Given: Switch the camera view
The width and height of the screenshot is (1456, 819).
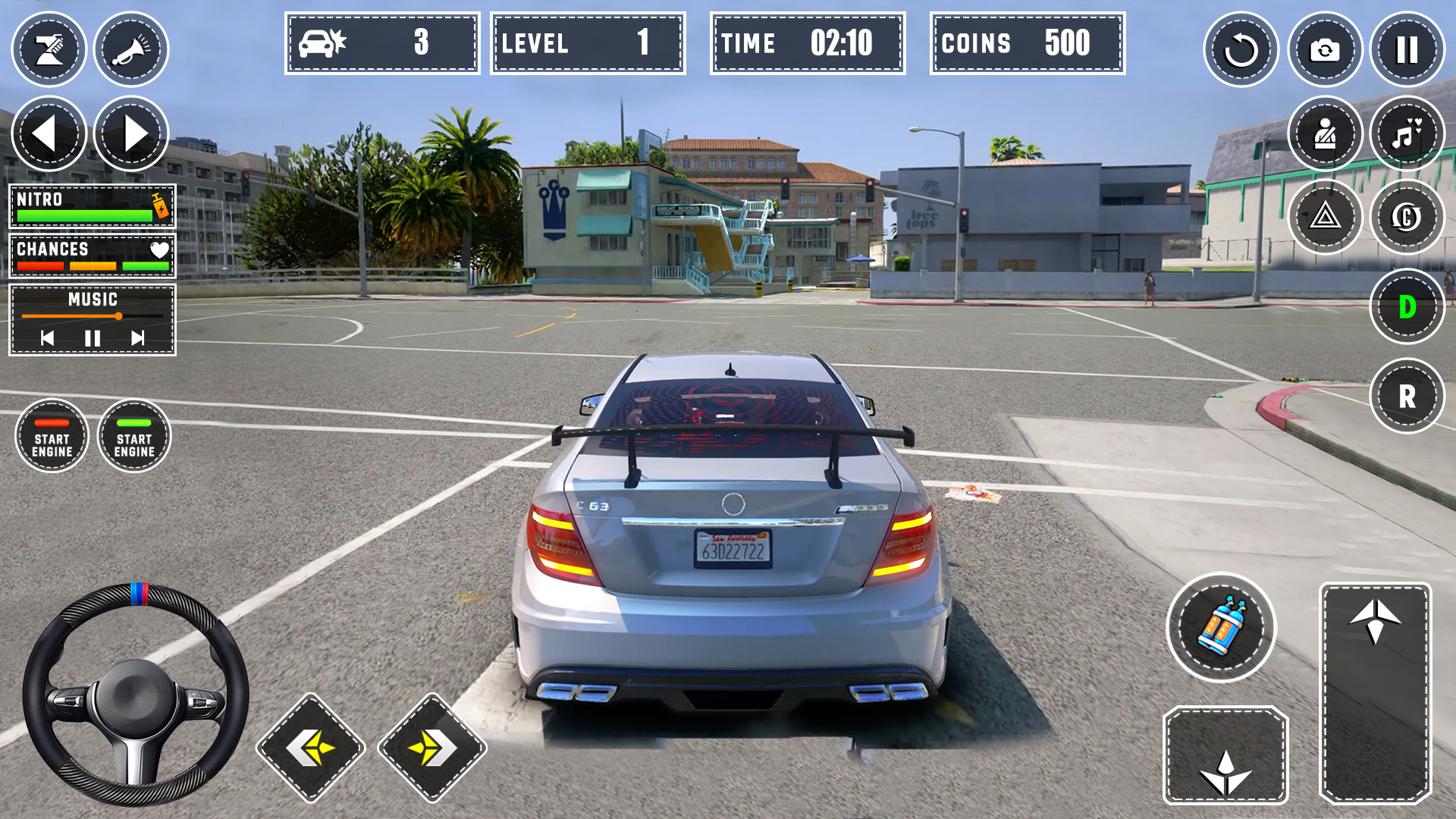Looking at the screenshot, I should click(x=1325, y=50).
